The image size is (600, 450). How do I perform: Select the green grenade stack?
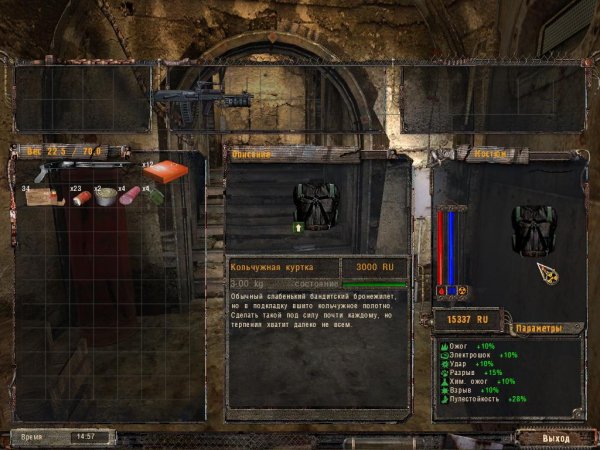click(x=156, y=197)
